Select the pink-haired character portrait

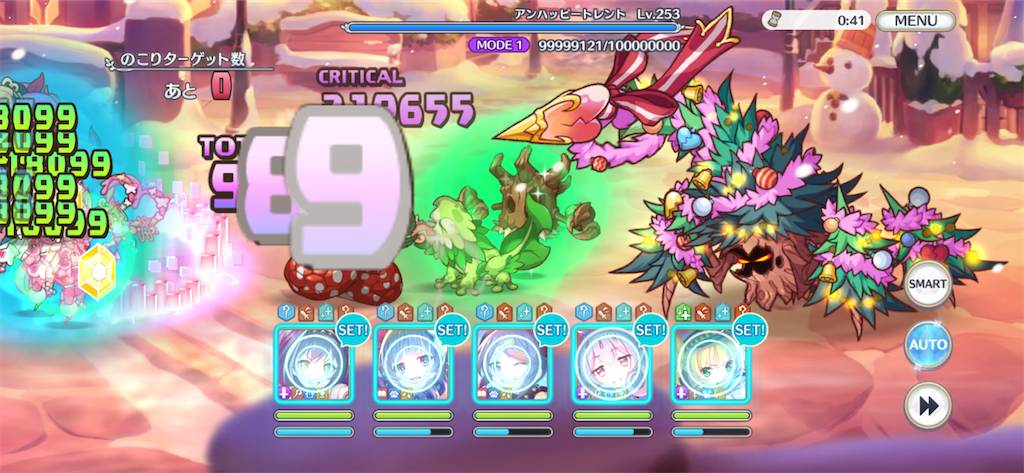coord(610,364)
